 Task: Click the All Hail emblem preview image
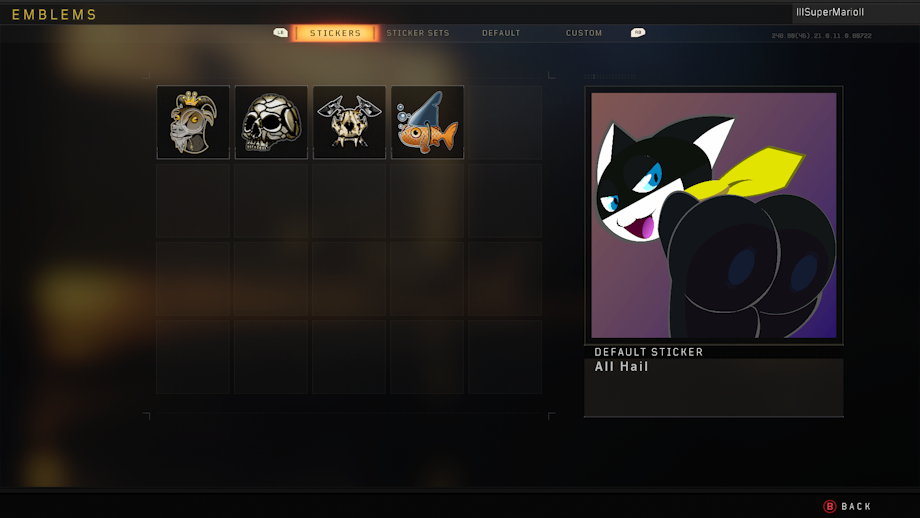[x=713, y=215]
